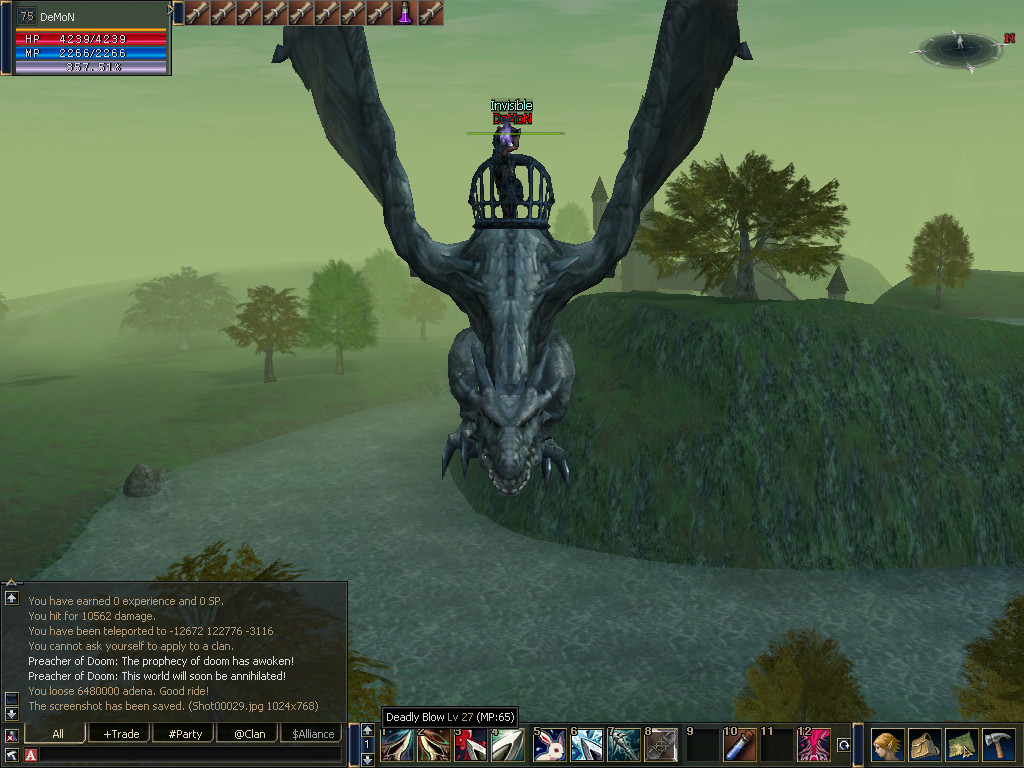
Task: Switch hotbar to the next page with the up arrow
Action: (x=367, y=731)
